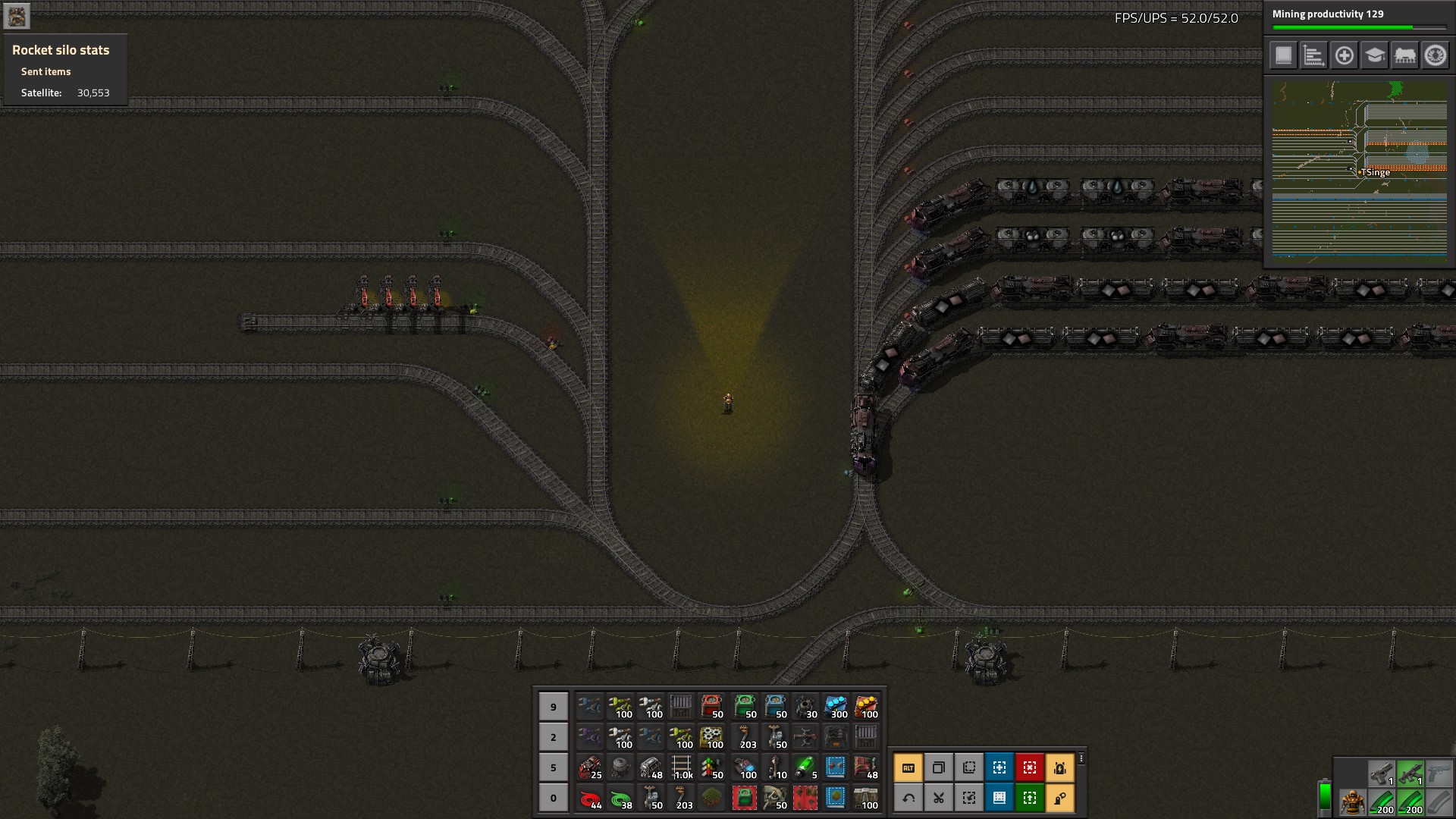Viewport: 1456px width, 819px height.
Task: Click the undo arrow shortcut
Action: tap(908, 798)
